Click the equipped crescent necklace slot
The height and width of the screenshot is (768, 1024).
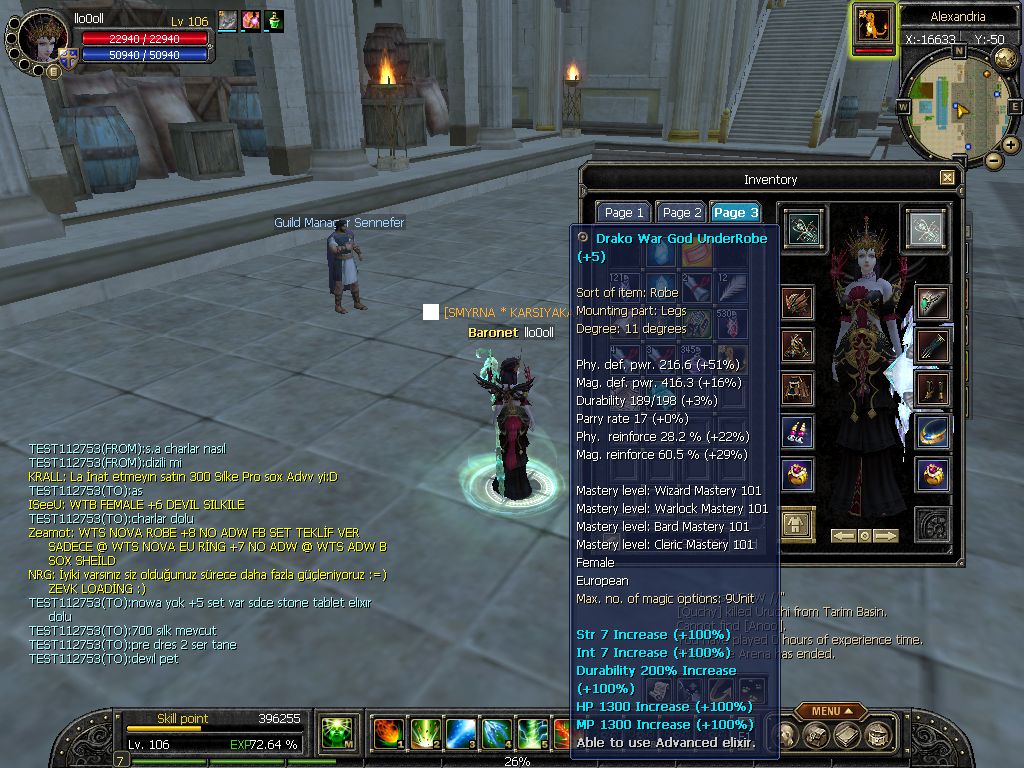click(x=934, y=432)
